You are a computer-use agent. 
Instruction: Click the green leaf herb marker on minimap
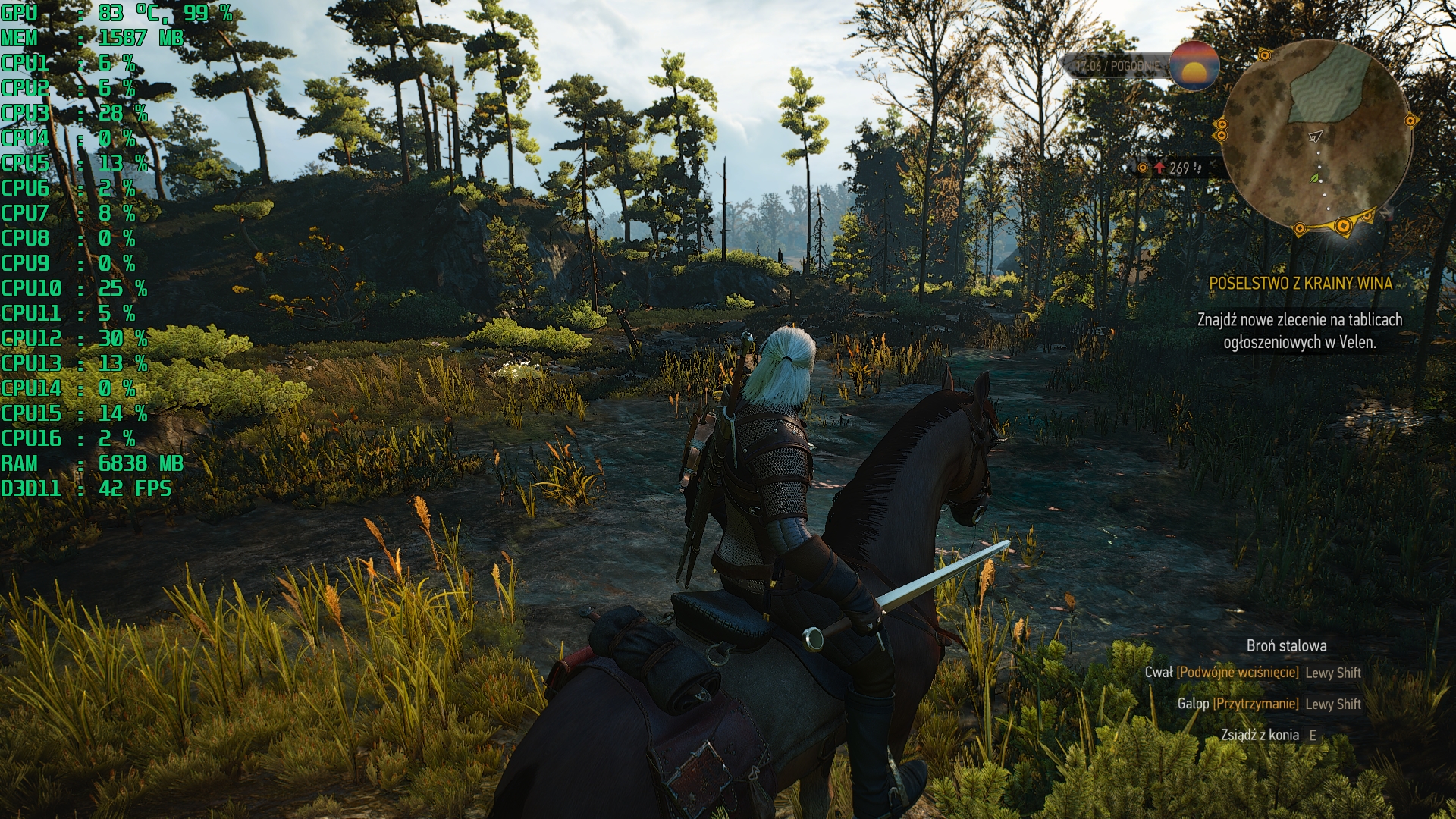[x=1315, y=178]
